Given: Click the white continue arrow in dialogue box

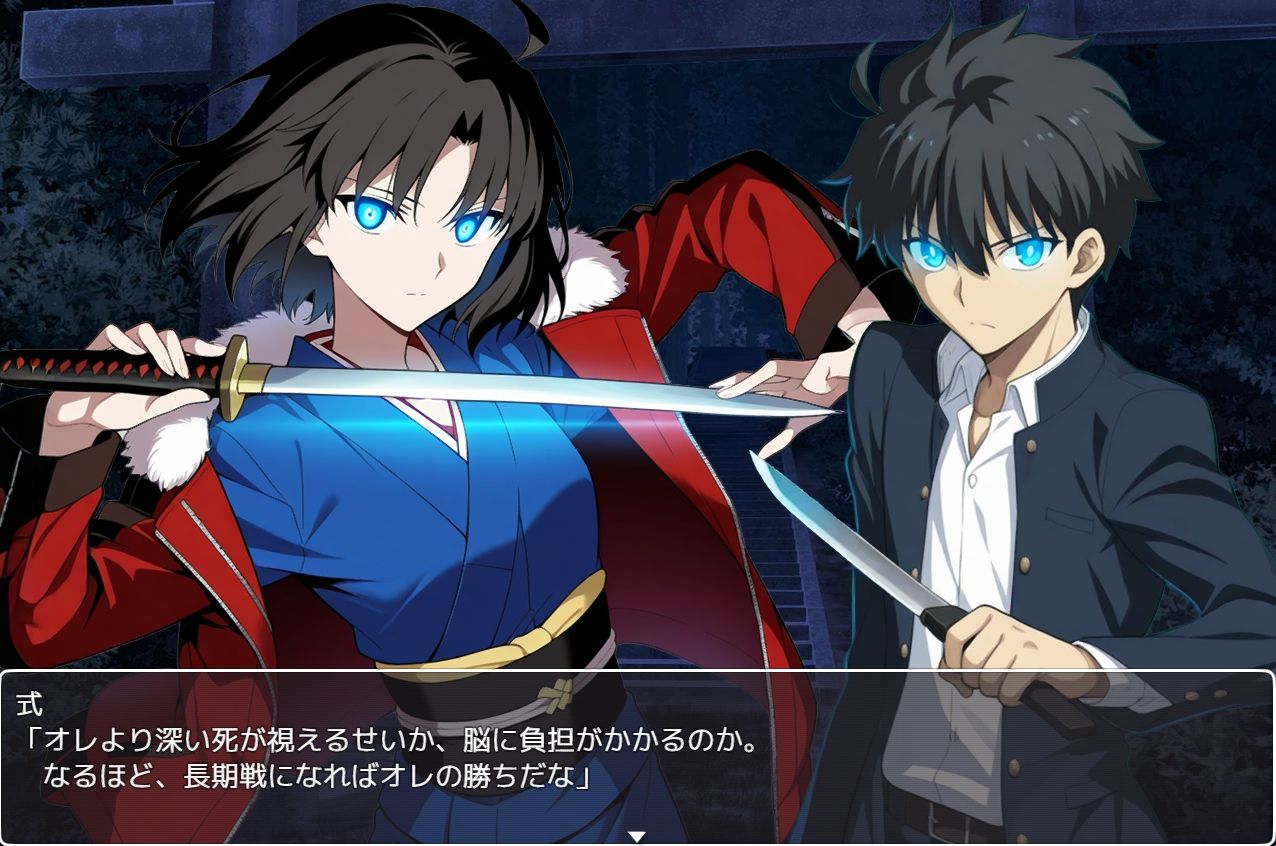Looking at the screenshot, I should click(x=636, y=836).
